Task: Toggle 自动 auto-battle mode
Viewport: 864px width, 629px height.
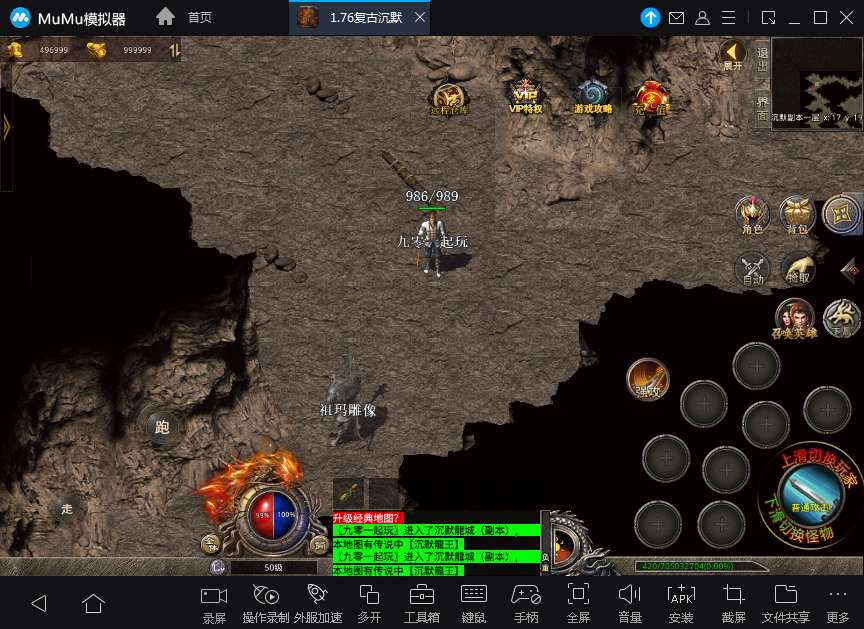Action: (x=752, y=269)
